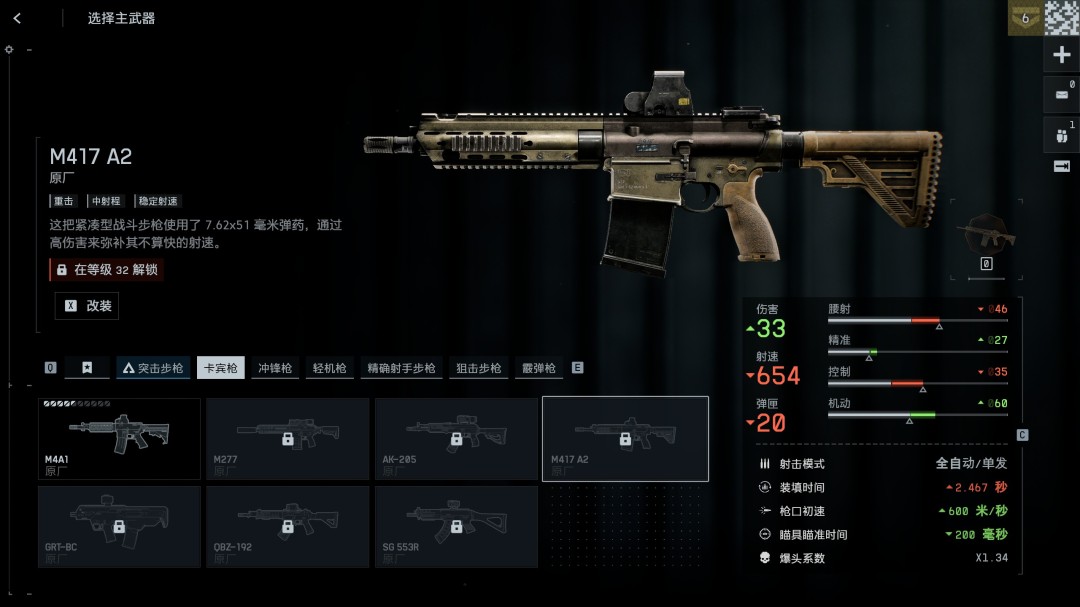Pick the locked GRT-BC weapon tile
The height and width of the screenshot is (607, 1080).
point(119,526)
